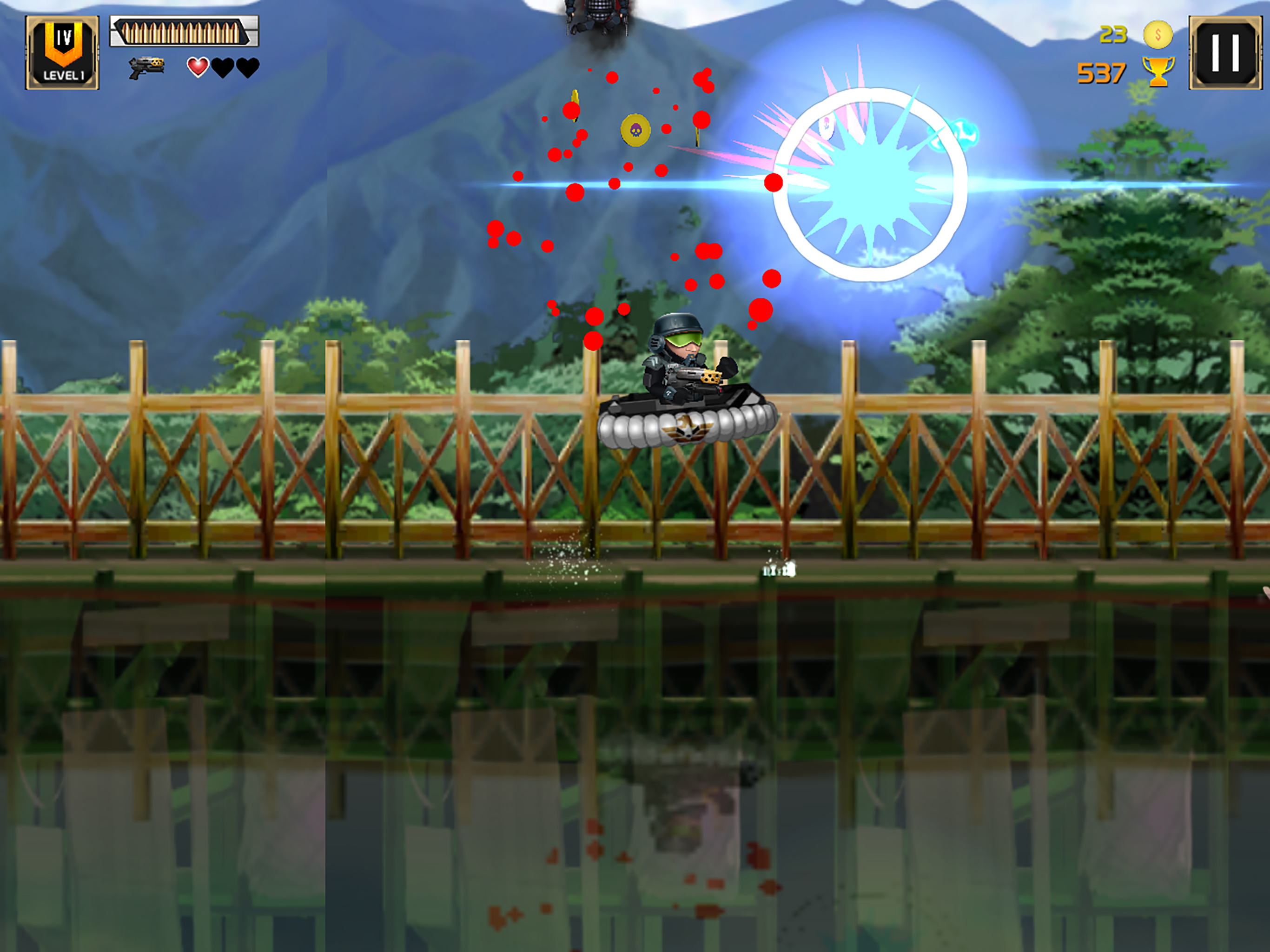The width and height of the screenshot is (1270, 952).
Task: Click the pause button
Action: [1226, 52]
